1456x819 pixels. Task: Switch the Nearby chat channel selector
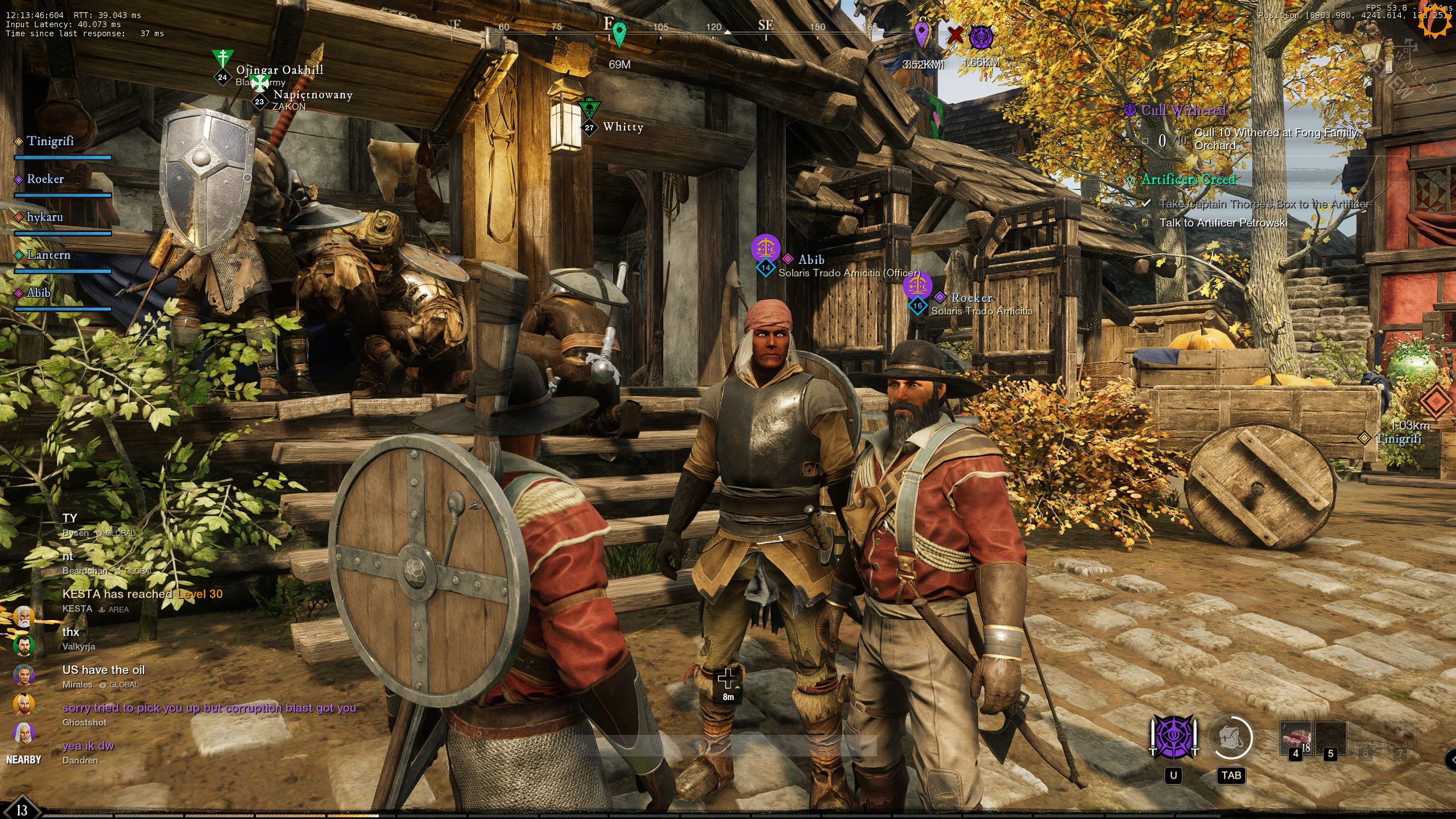[x=23, y=760]
